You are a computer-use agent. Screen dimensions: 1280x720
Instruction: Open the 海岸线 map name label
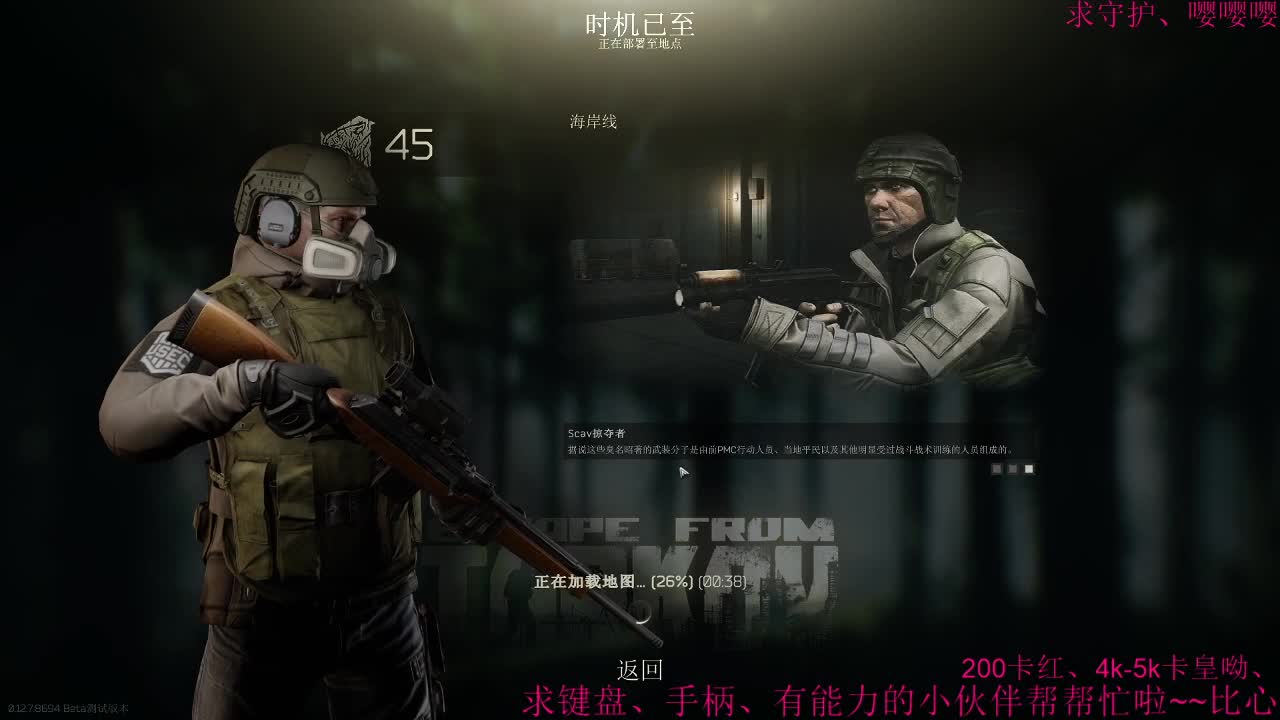click(x=590, y=122)
